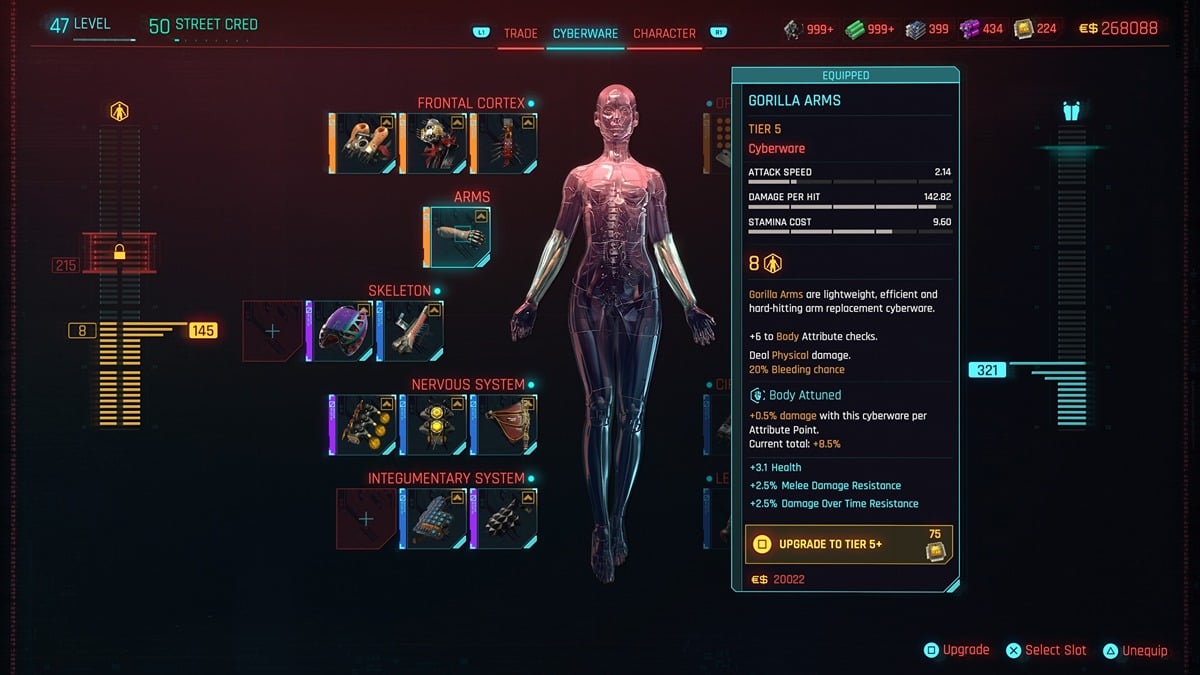Upgrade Gorilla Arms to Tier 5+

848,545
